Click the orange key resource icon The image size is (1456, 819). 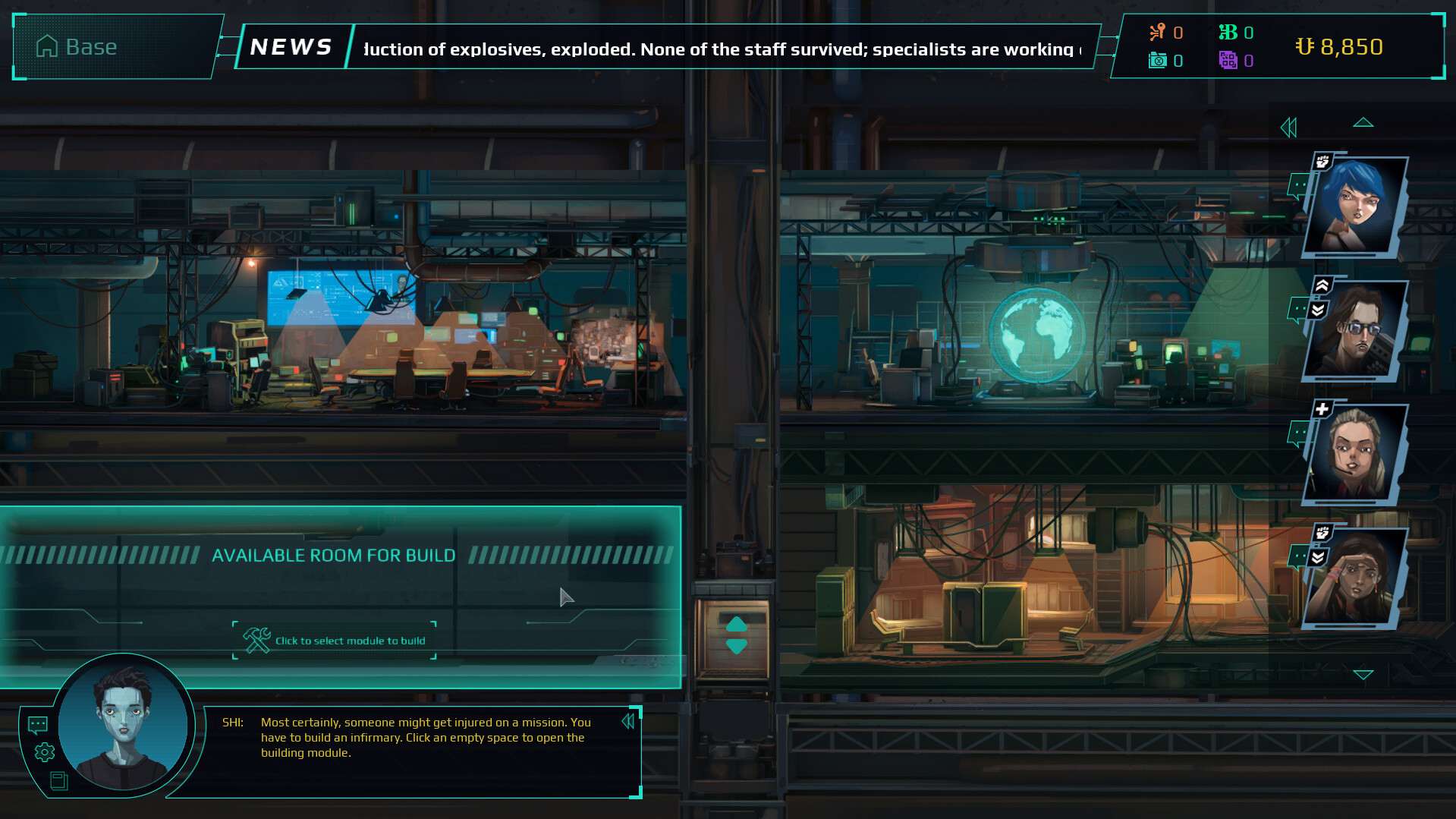1156,32
